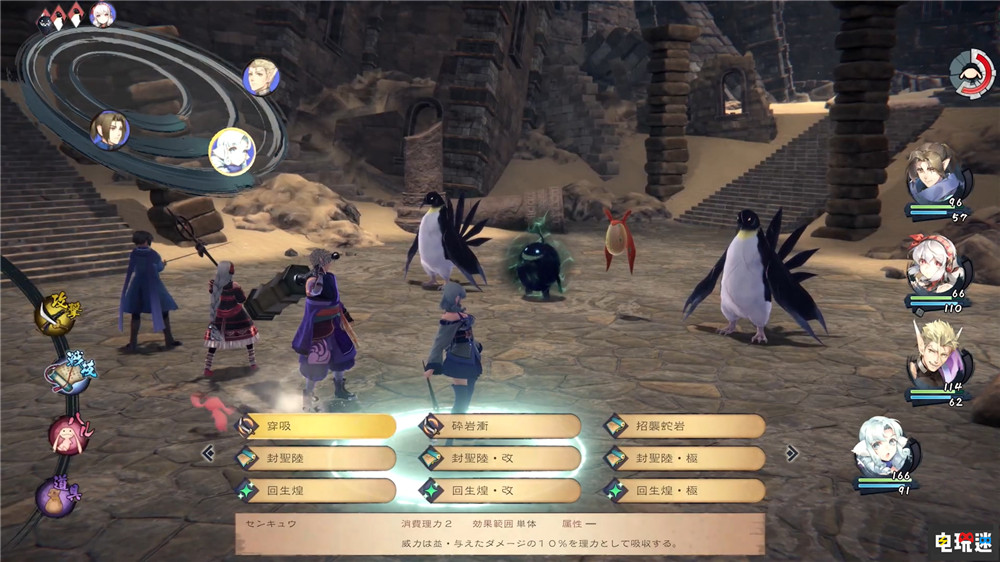The width and height of the screenshot is (1000, 562).
Task: Go to the previous skill page arrow
Action: 208,453
